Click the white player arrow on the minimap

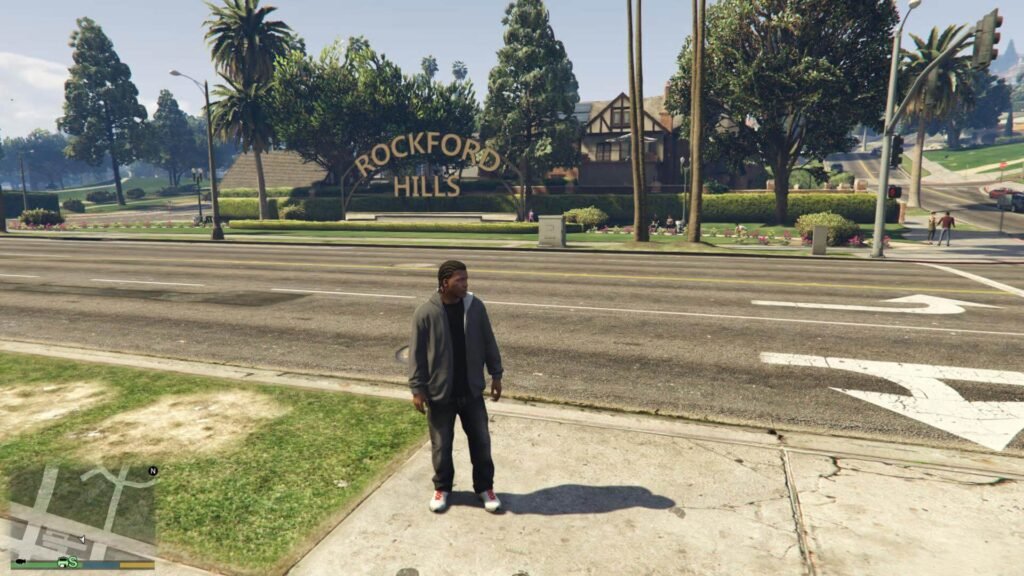click(81, 540)
